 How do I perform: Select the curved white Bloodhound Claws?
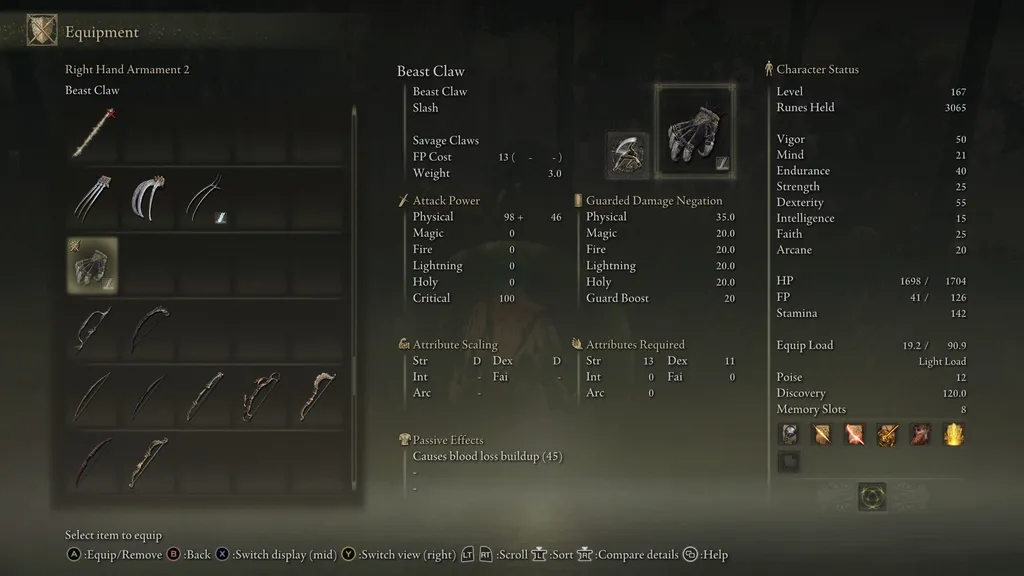(x=148, y=199)
